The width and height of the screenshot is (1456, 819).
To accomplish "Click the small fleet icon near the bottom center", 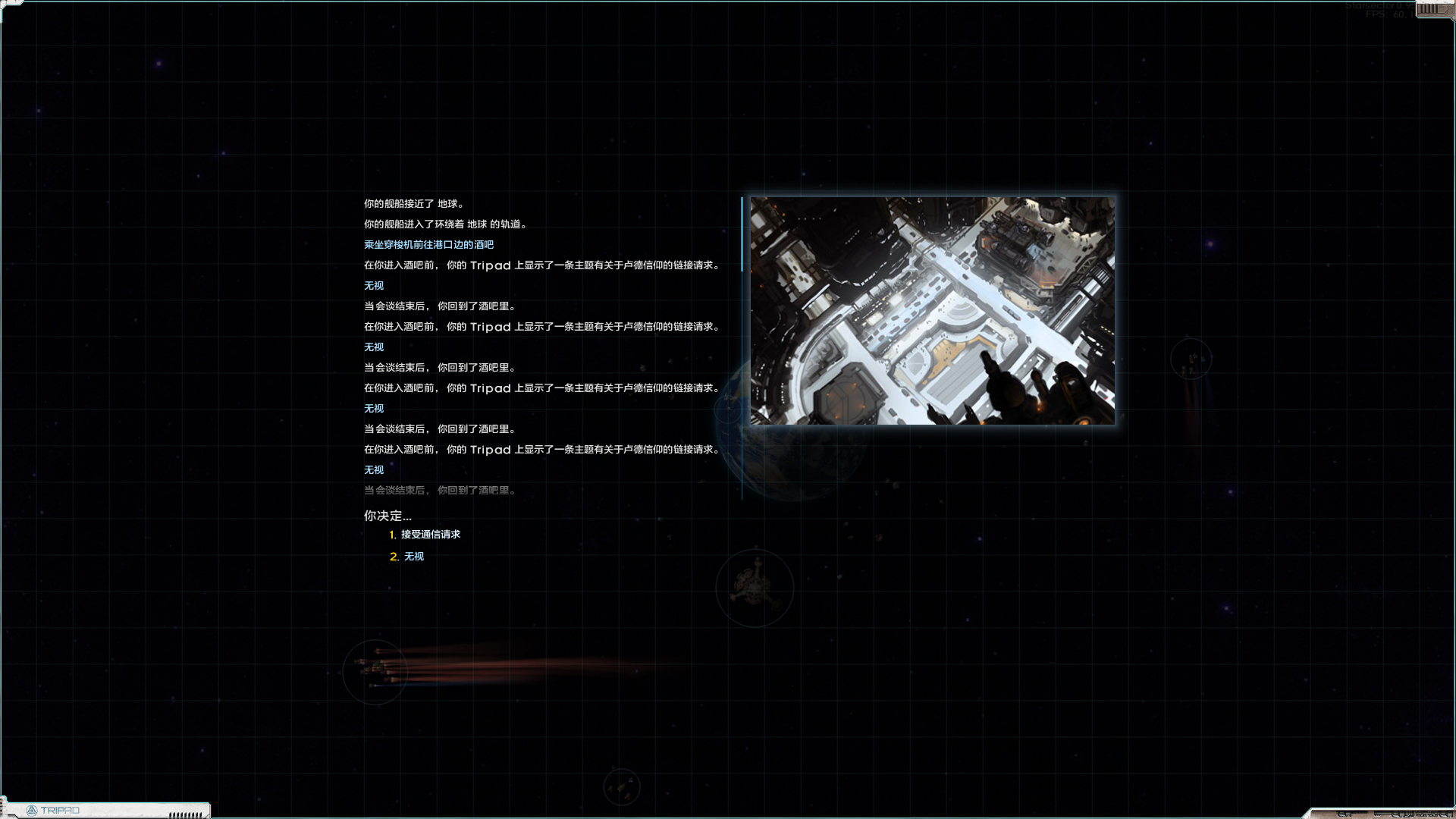I will [622, 786].
